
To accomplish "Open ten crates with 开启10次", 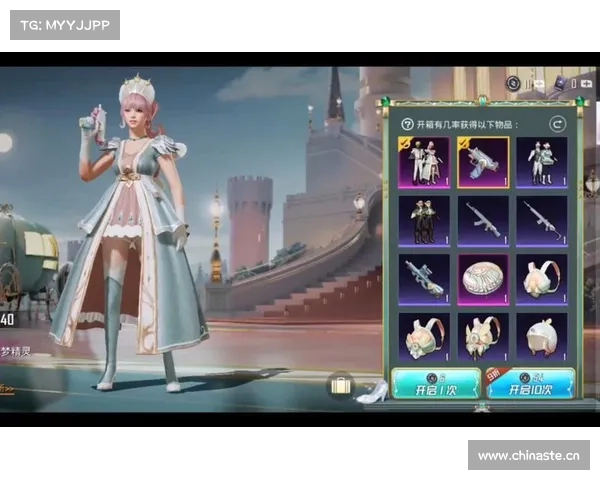I will [x=530, y=384].
